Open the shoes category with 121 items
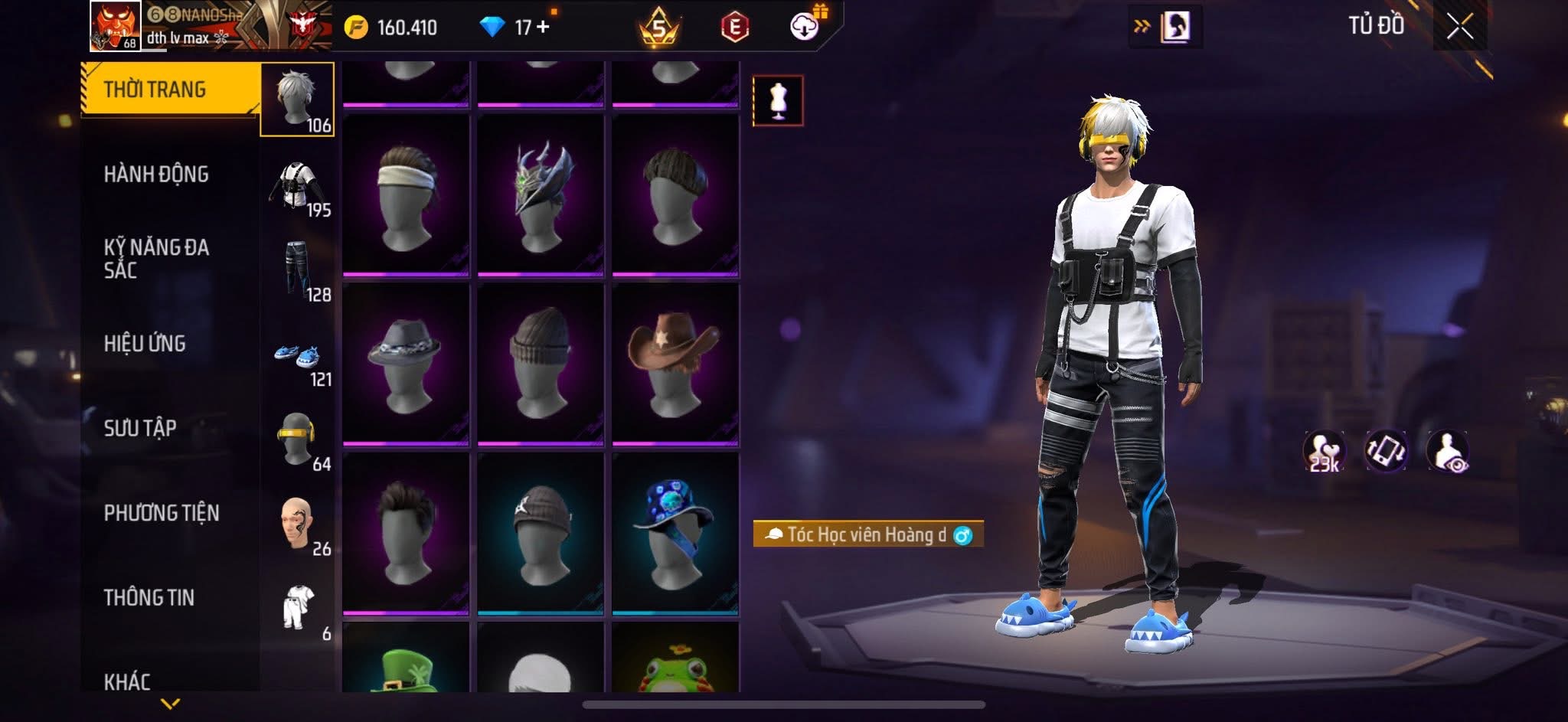Screen dimensions: 1568x722 pyautogui.click(x=298, y=358)
